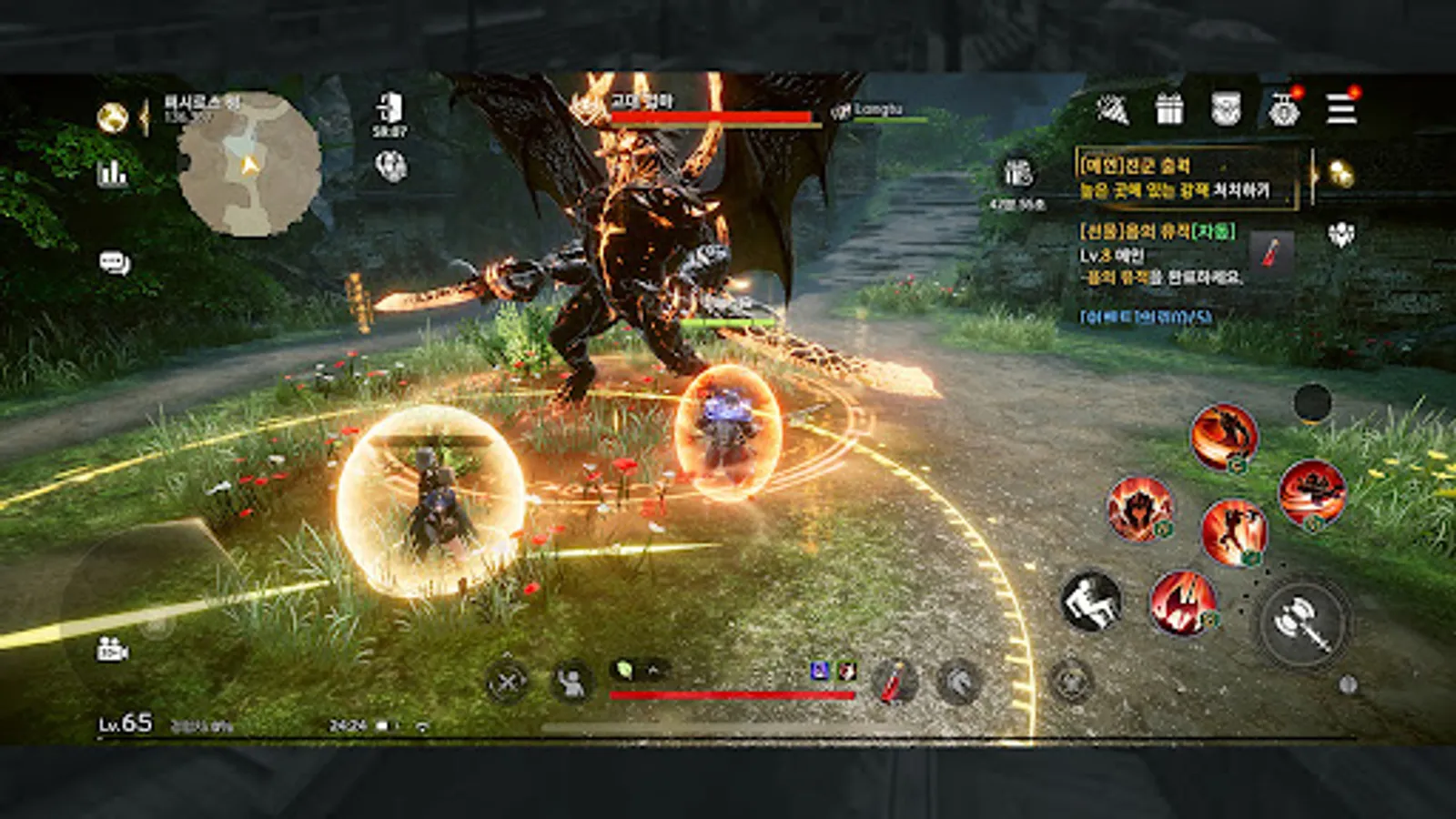Image resolution: width=1456 pixels, height=819 pixels.
Task: Use the red potion beside the quest tracker
Action: 1271,251
